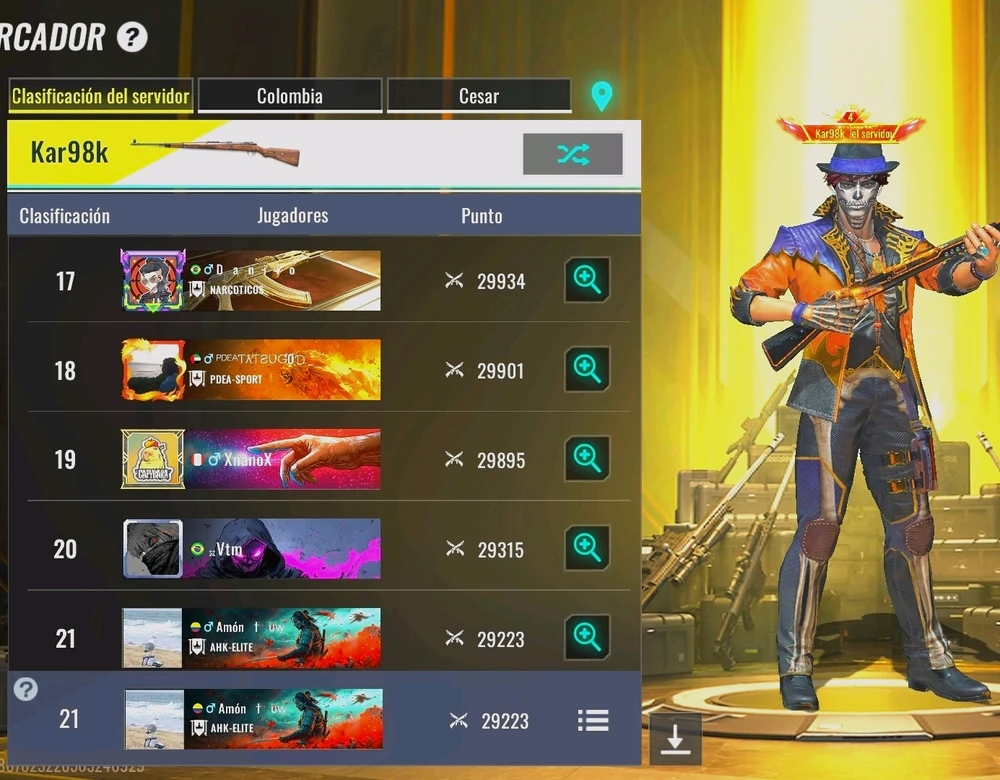Click the chick avatar of rank 19

click(153, 459)
